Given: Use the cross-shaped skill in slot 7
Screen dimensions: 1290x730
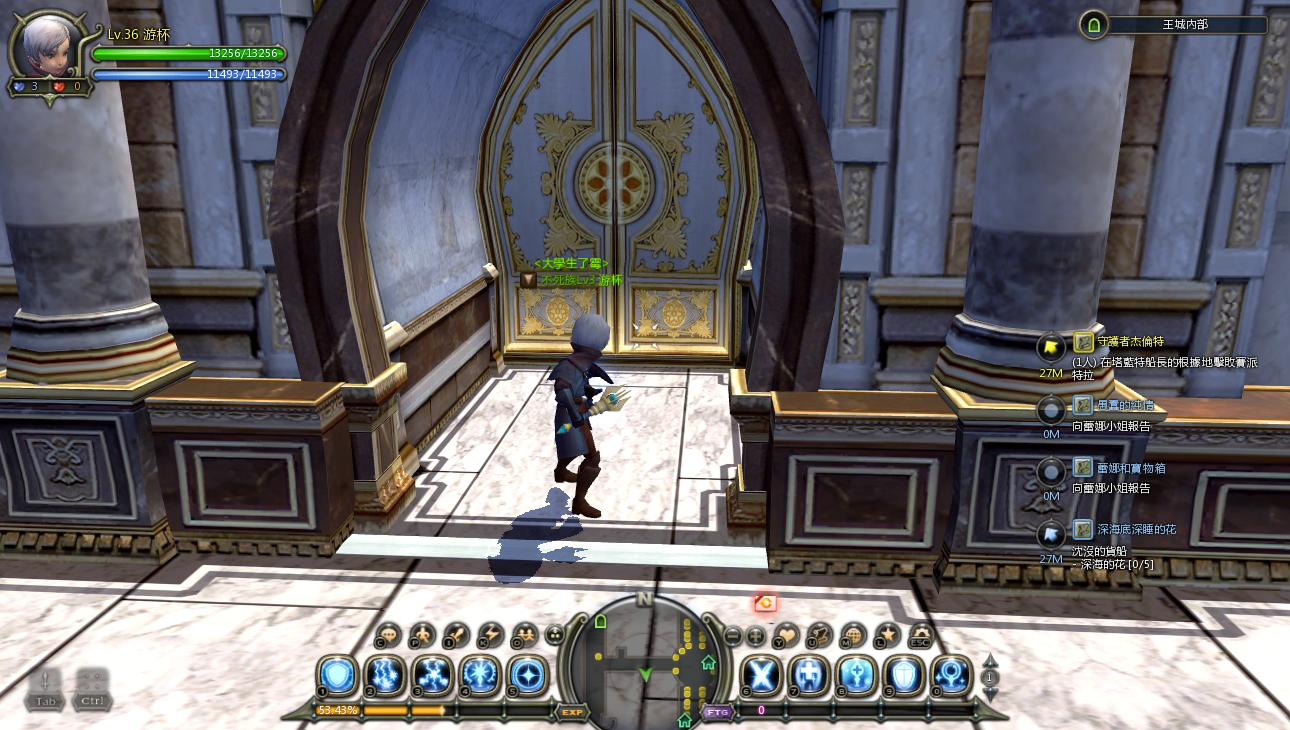Looking at the screenshot, I should coord(808,675).
